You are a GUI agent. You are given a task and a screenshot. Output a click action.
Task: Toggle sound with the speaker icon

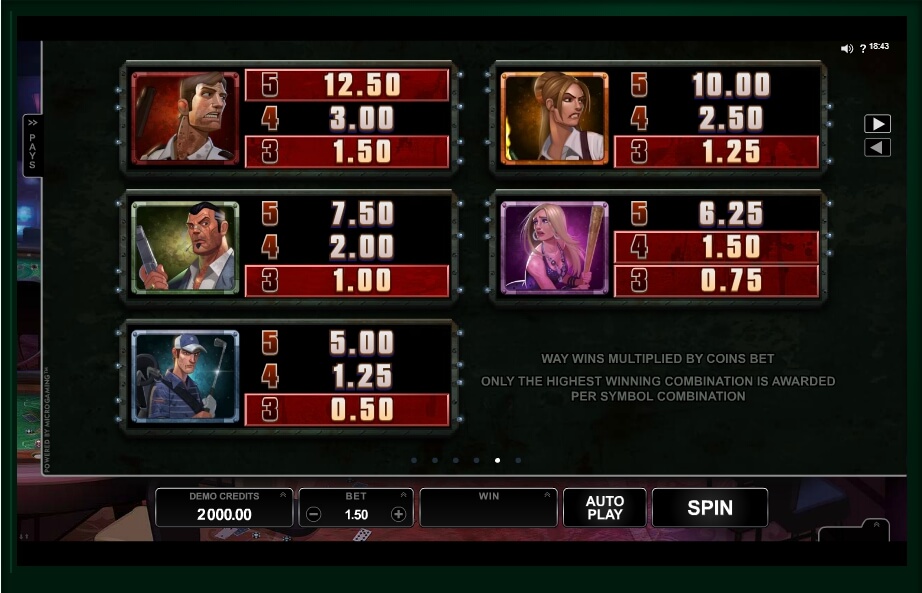(846, 48)
